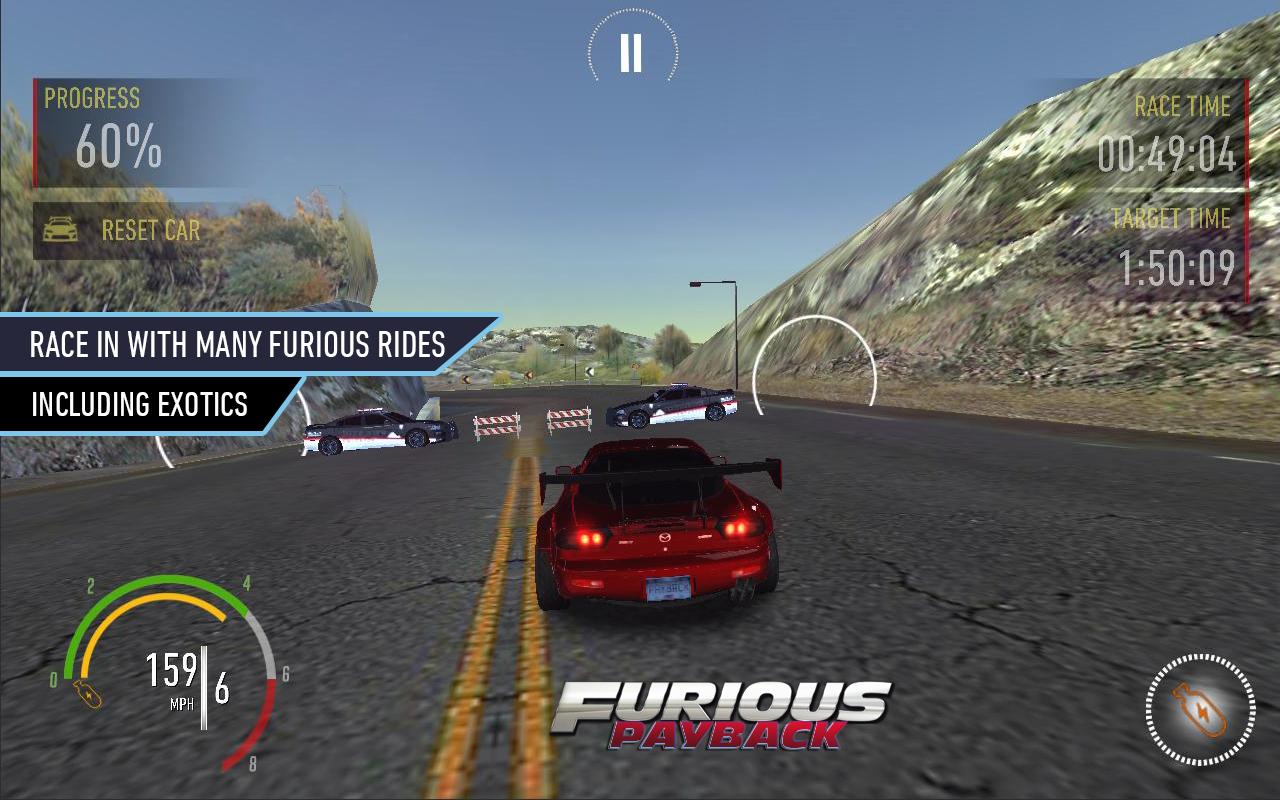Tap the gear indicator showing 6

[x=222, y=687]
